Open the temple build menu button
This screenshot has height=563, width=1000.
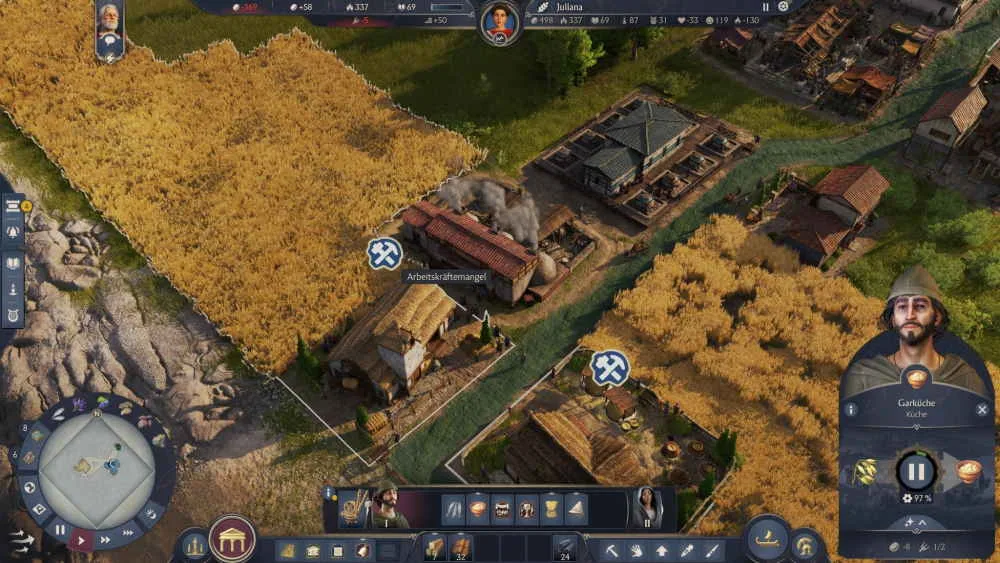point(232,540)
